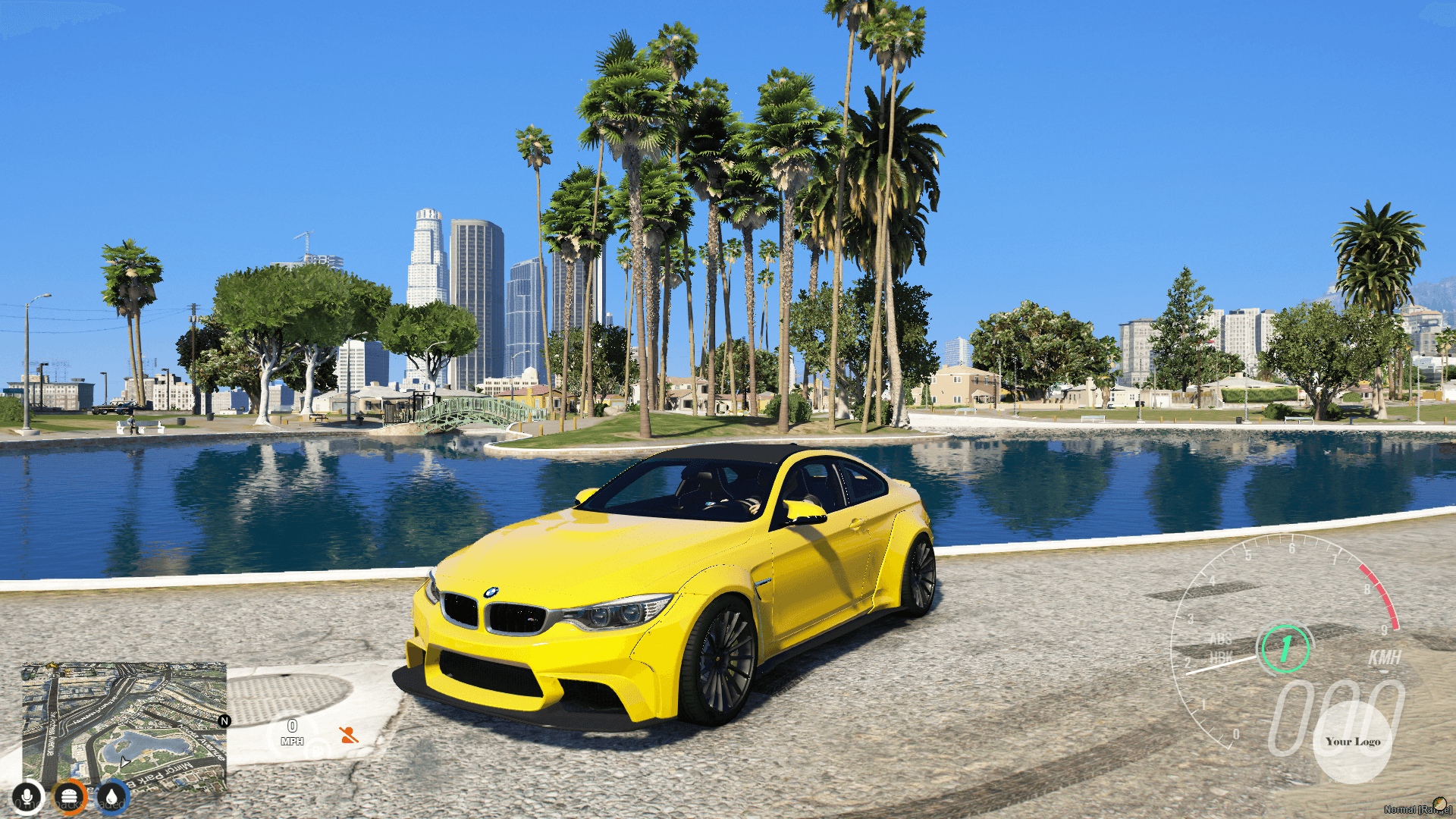Click the burger hunger status icon
The image size is (1456, 819).
point(70,795)
